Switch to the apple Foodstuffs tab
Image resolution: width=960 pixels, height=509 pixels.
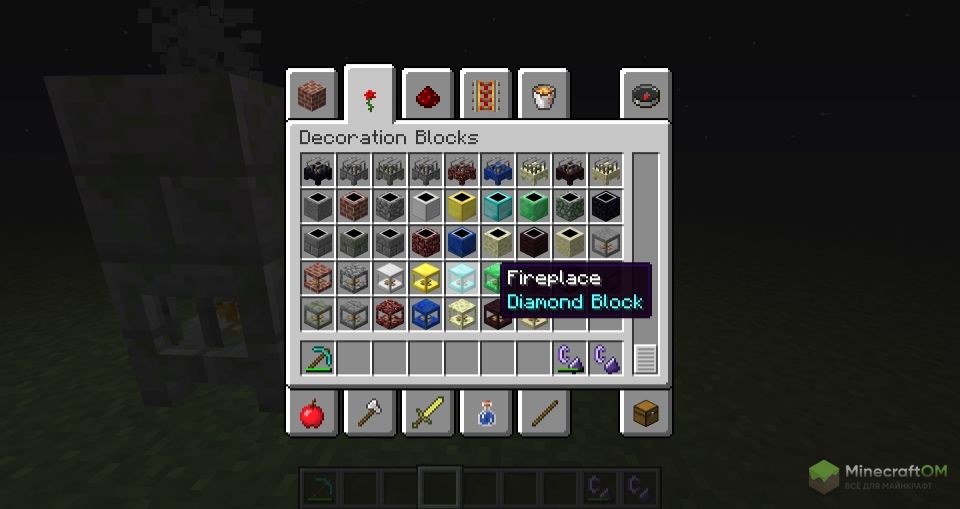312,411
